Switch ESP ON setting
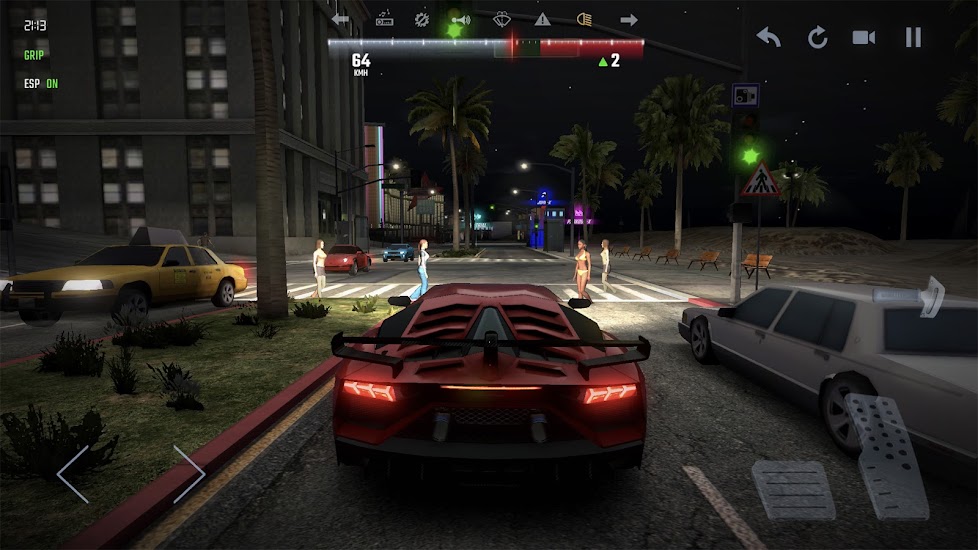The image size is (978, 550). [x=41, y=83]
